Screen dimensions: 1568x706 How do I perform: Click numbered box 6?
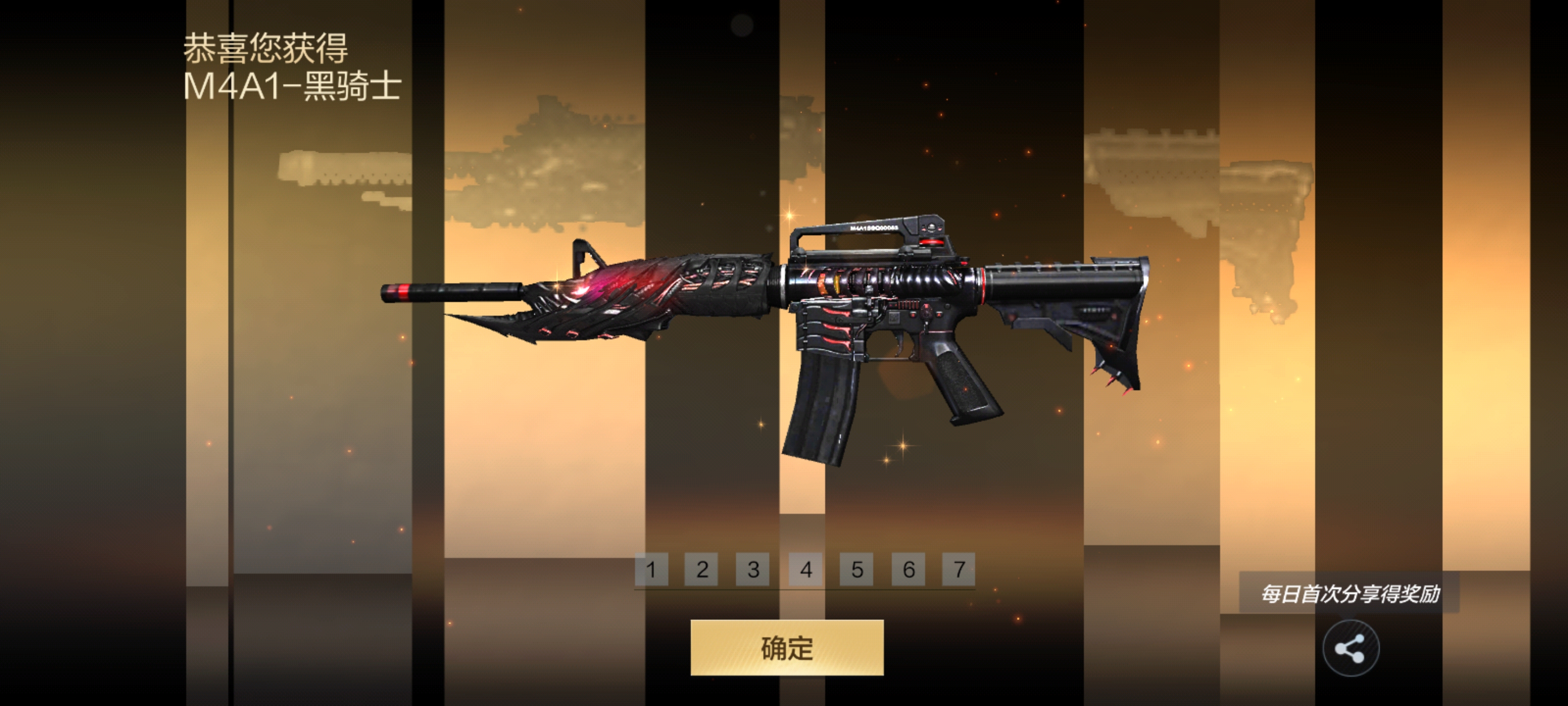click(x=908, y=570)
